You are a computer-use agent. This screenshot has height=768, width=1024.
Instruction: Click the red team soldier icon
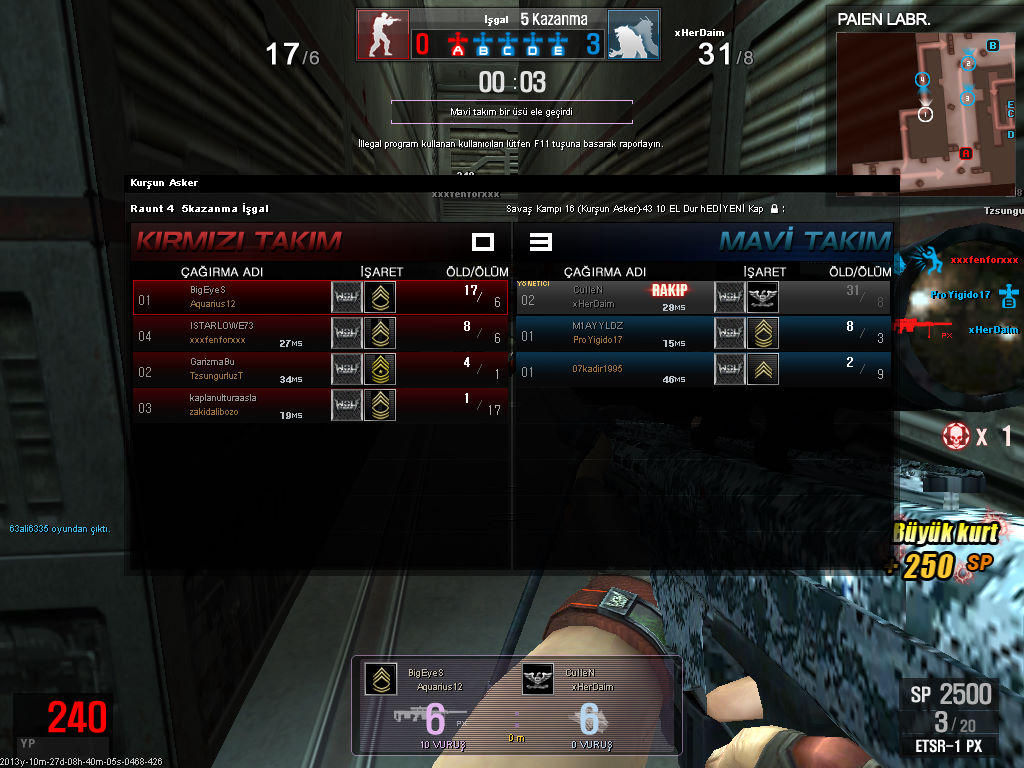pos(383,35)
